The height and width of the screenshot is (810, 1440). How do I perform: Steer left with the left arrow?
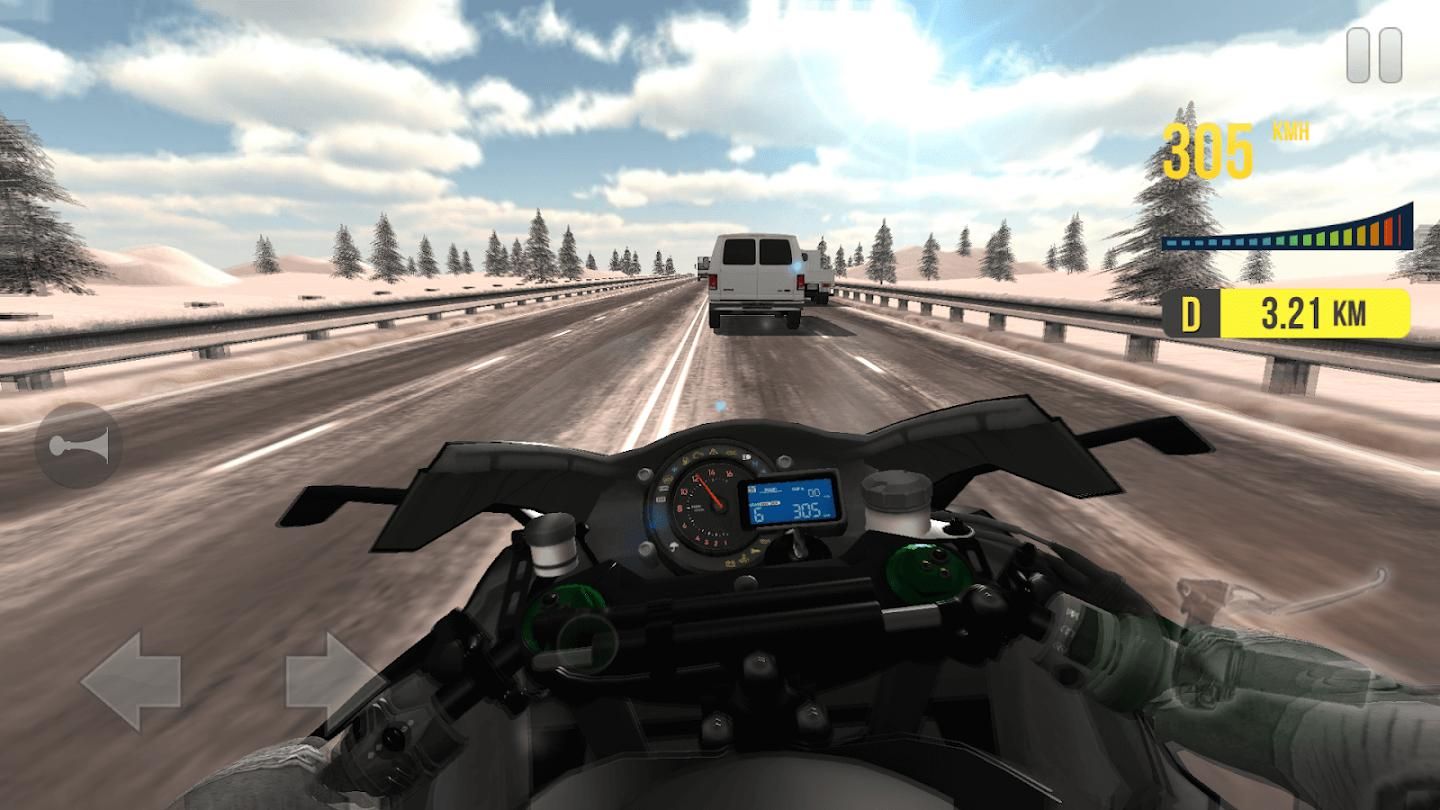[131, 680]
